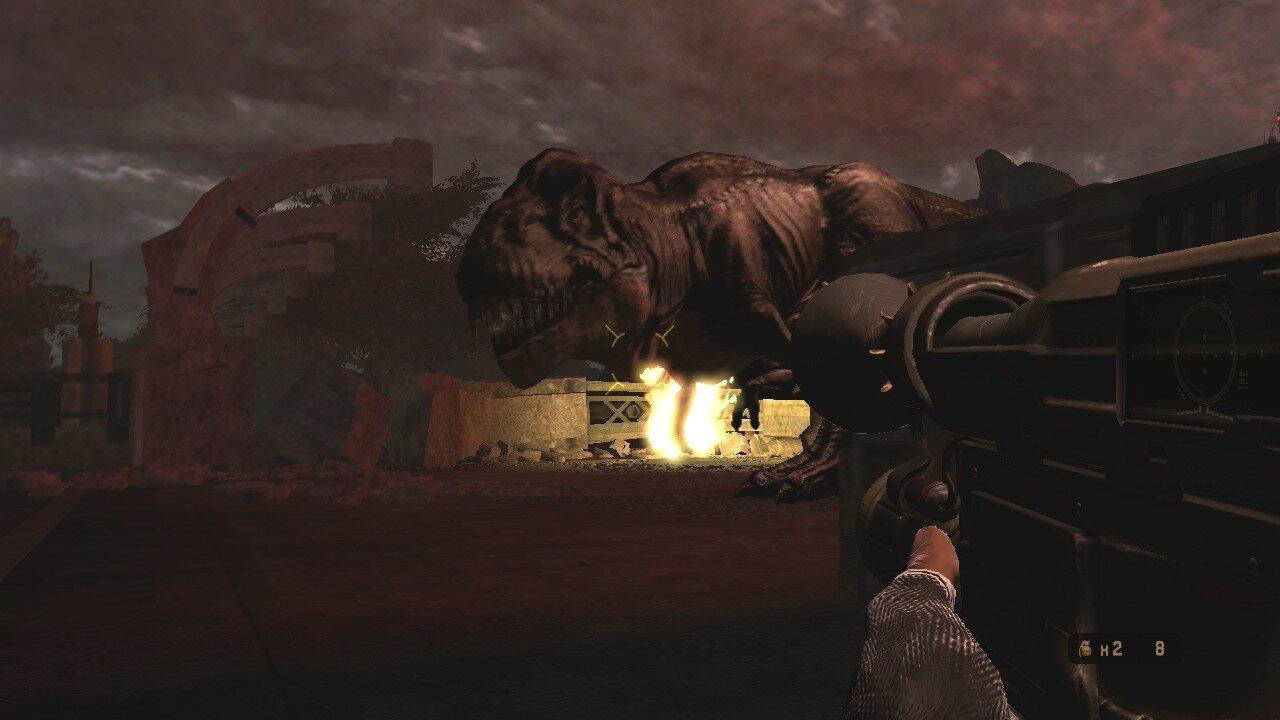This screenshot has height=720, width=1280.
Task: Click the cloudy sky area
Action: click(200, 70)
